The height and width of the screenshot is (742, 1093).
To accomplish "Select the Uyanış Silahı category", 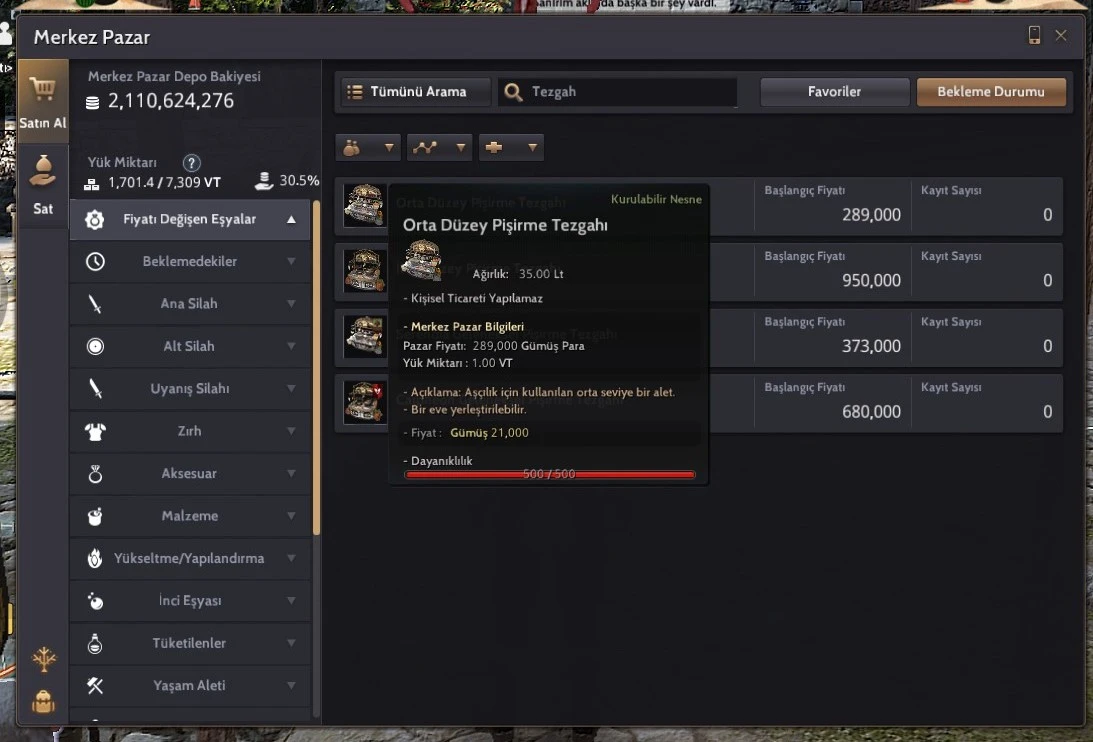I will (190, 389).
